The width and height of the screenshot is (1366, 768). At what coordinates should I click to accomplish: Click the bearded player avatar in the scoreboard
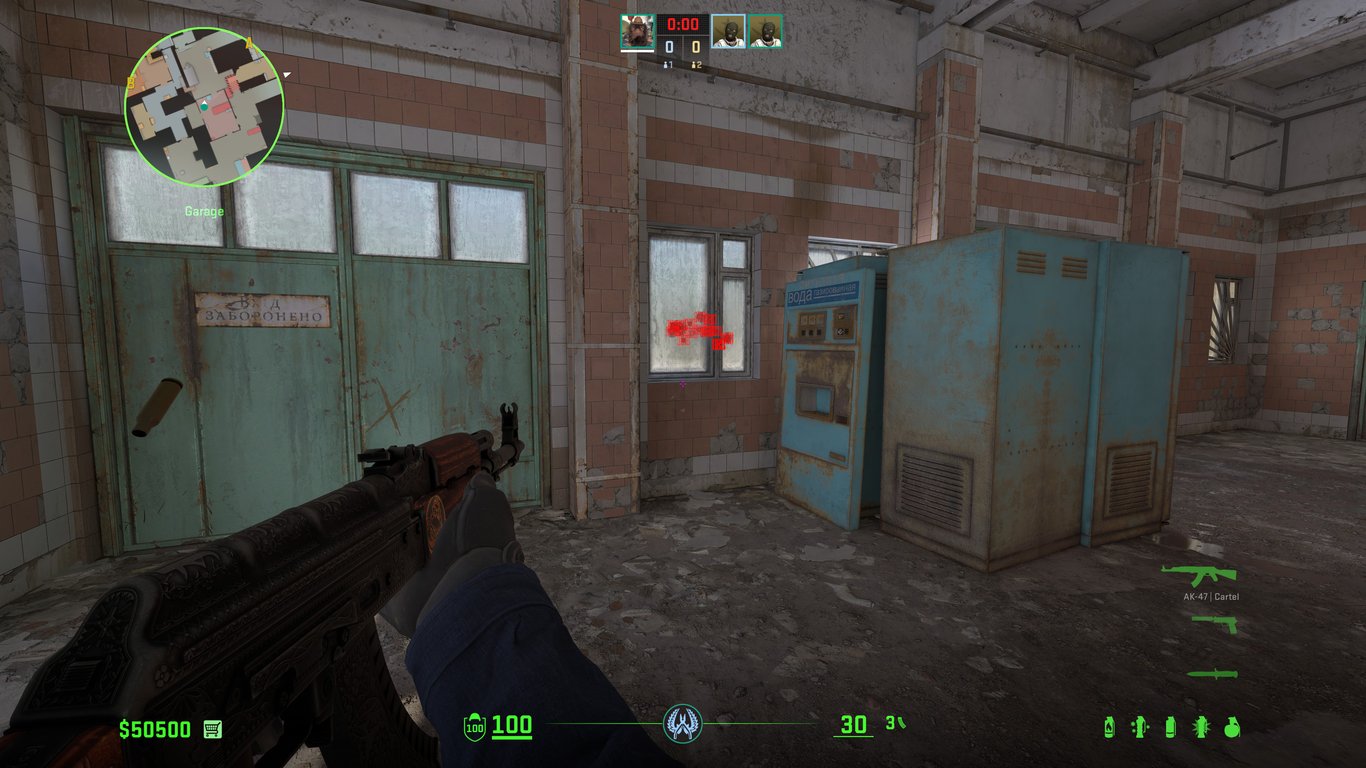pos(637,31)
